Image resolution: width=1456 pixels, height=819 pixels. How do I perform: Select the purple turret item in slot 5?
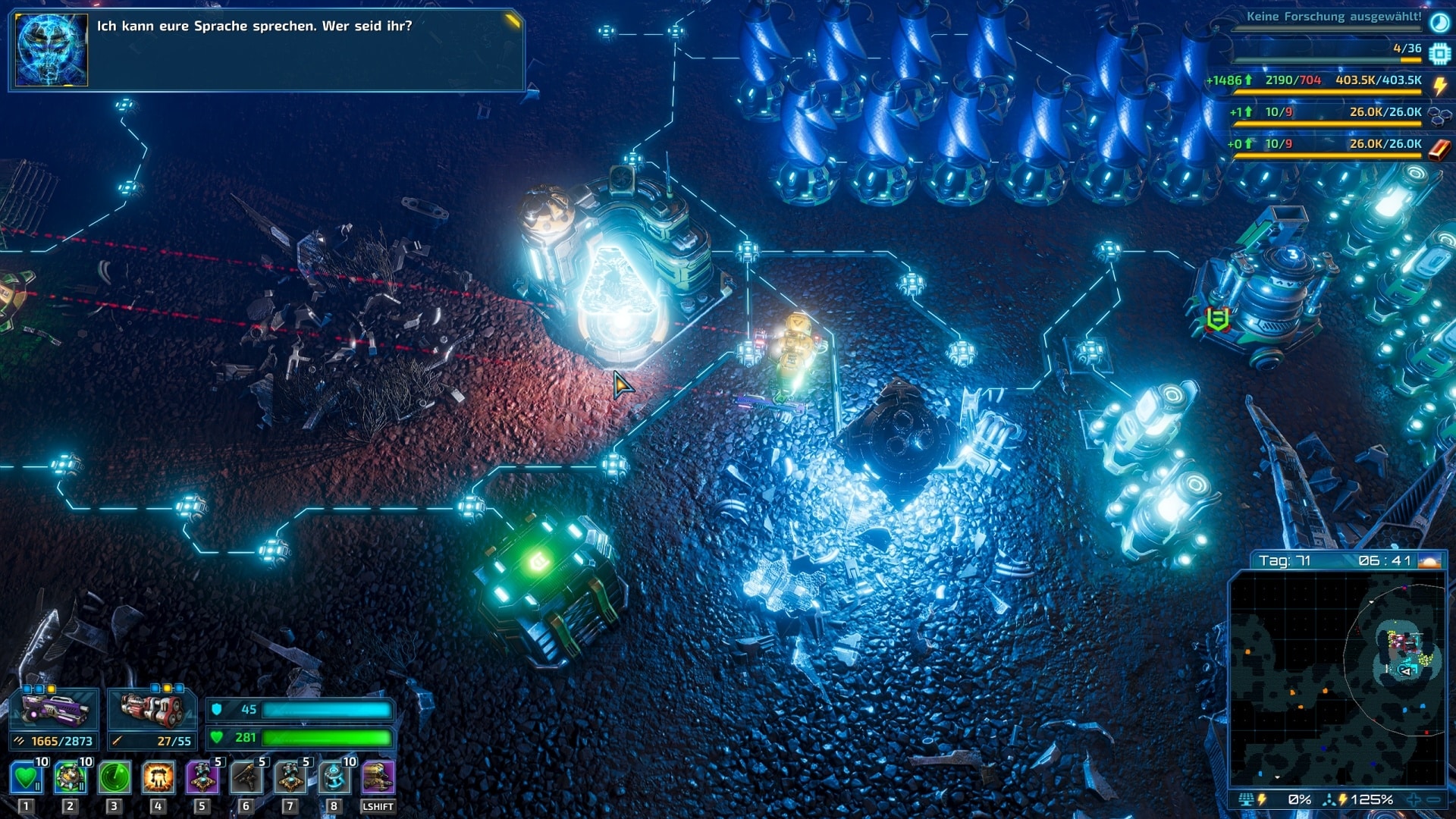(x=202, y=777)
